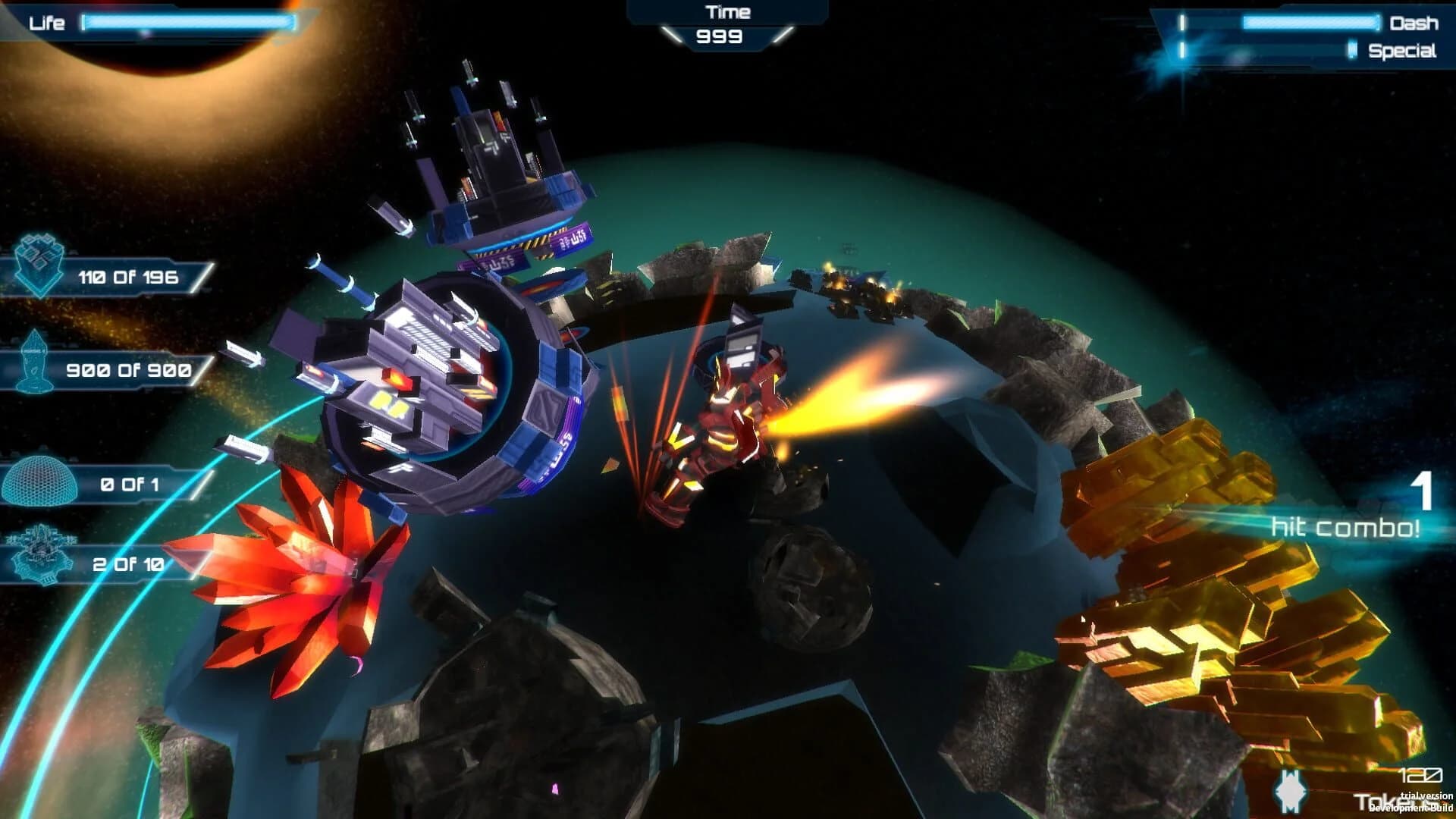Click the Life bar progress meter

point(190,23)
